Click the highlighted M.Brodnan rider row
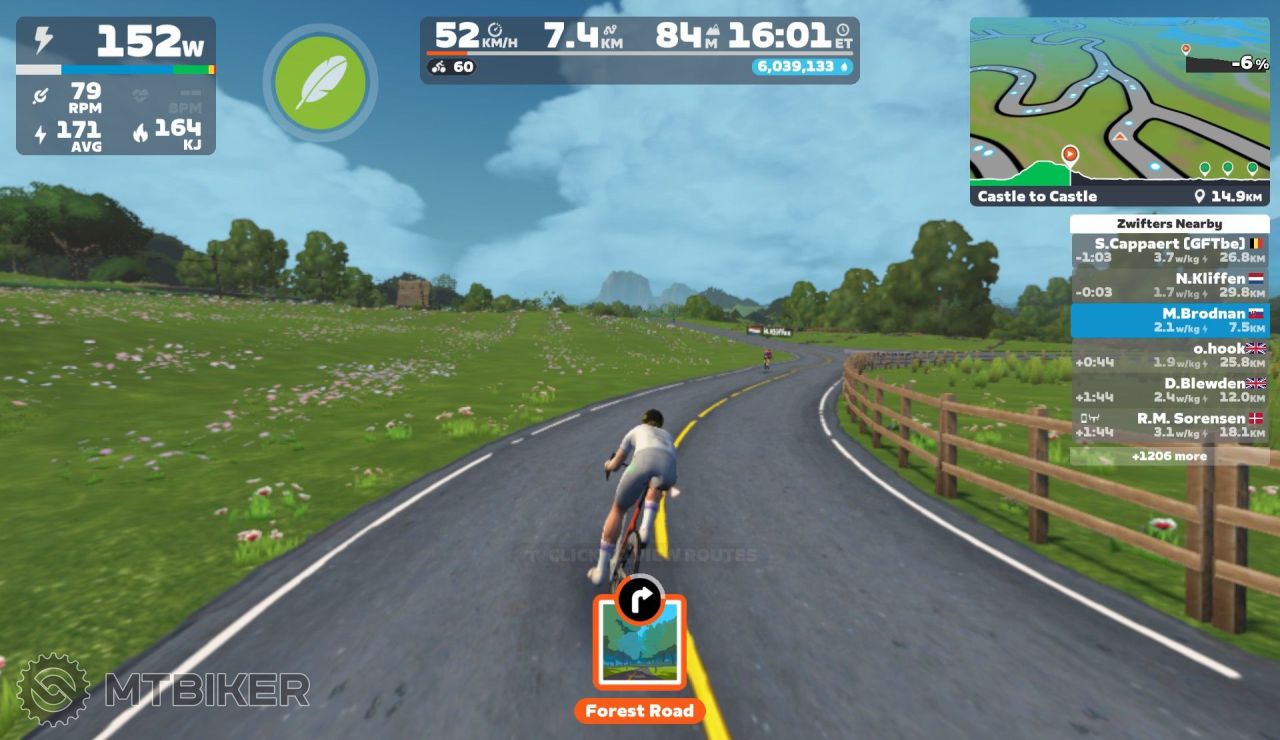1280x740 pixels. (x=1169, y=320)
